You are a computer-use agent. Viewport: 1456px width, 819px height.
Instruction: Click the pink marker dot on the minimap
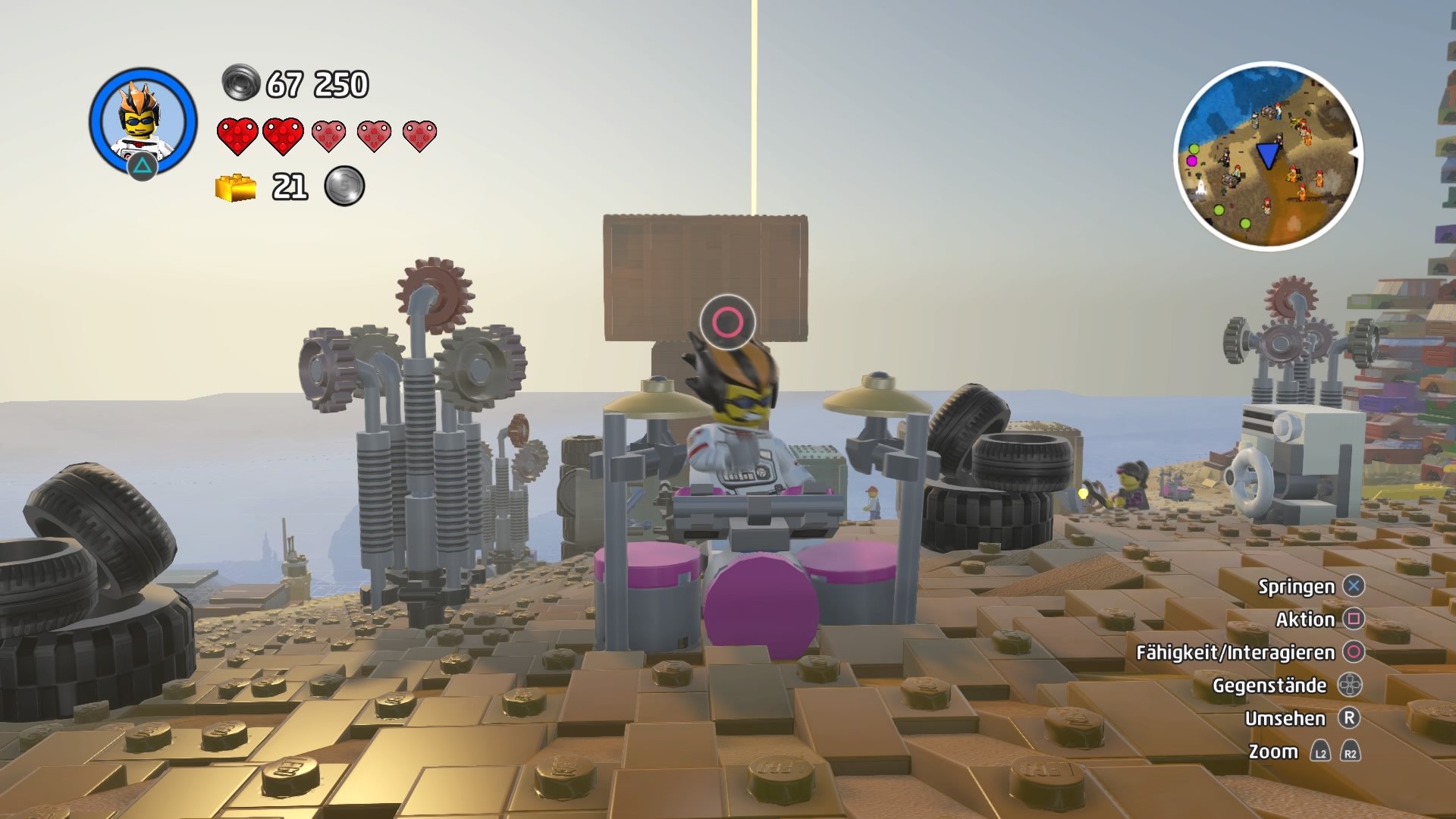tap(1191, 162)
